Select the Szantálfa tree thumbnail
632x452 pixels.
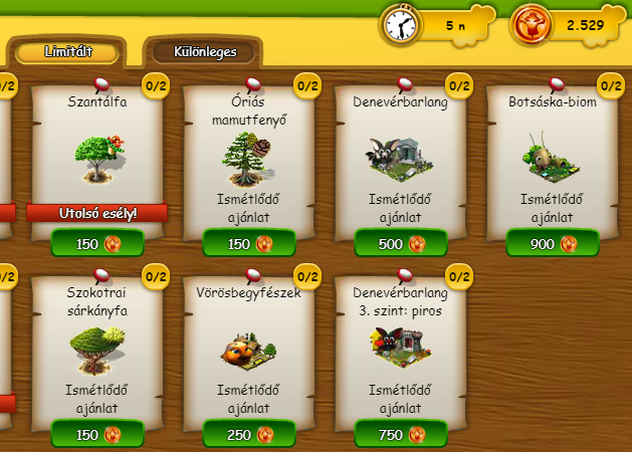pyautogui.click(x=98, y=158)
